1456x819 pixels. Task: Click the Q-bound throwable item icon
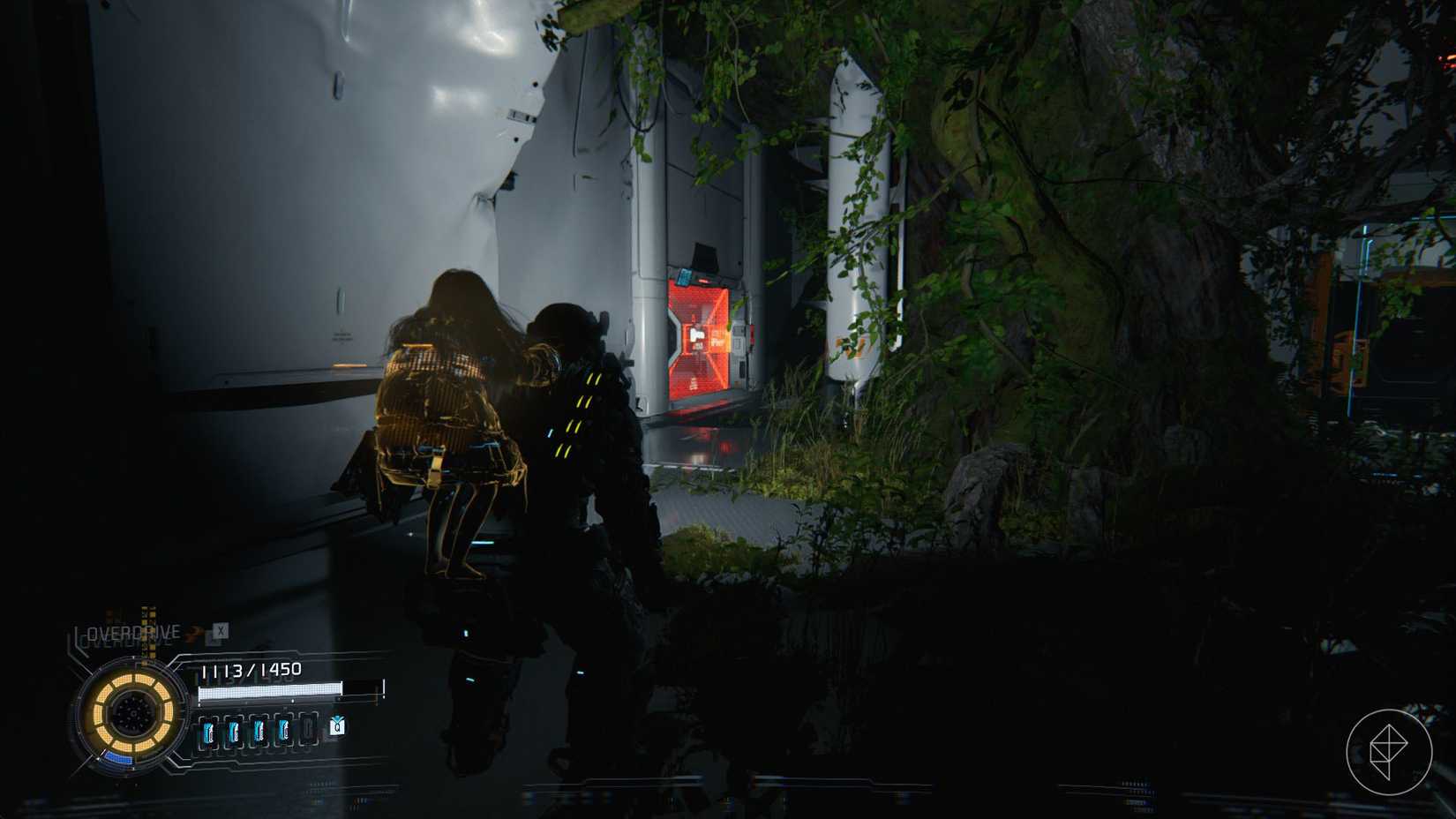(x=337, y=727)
